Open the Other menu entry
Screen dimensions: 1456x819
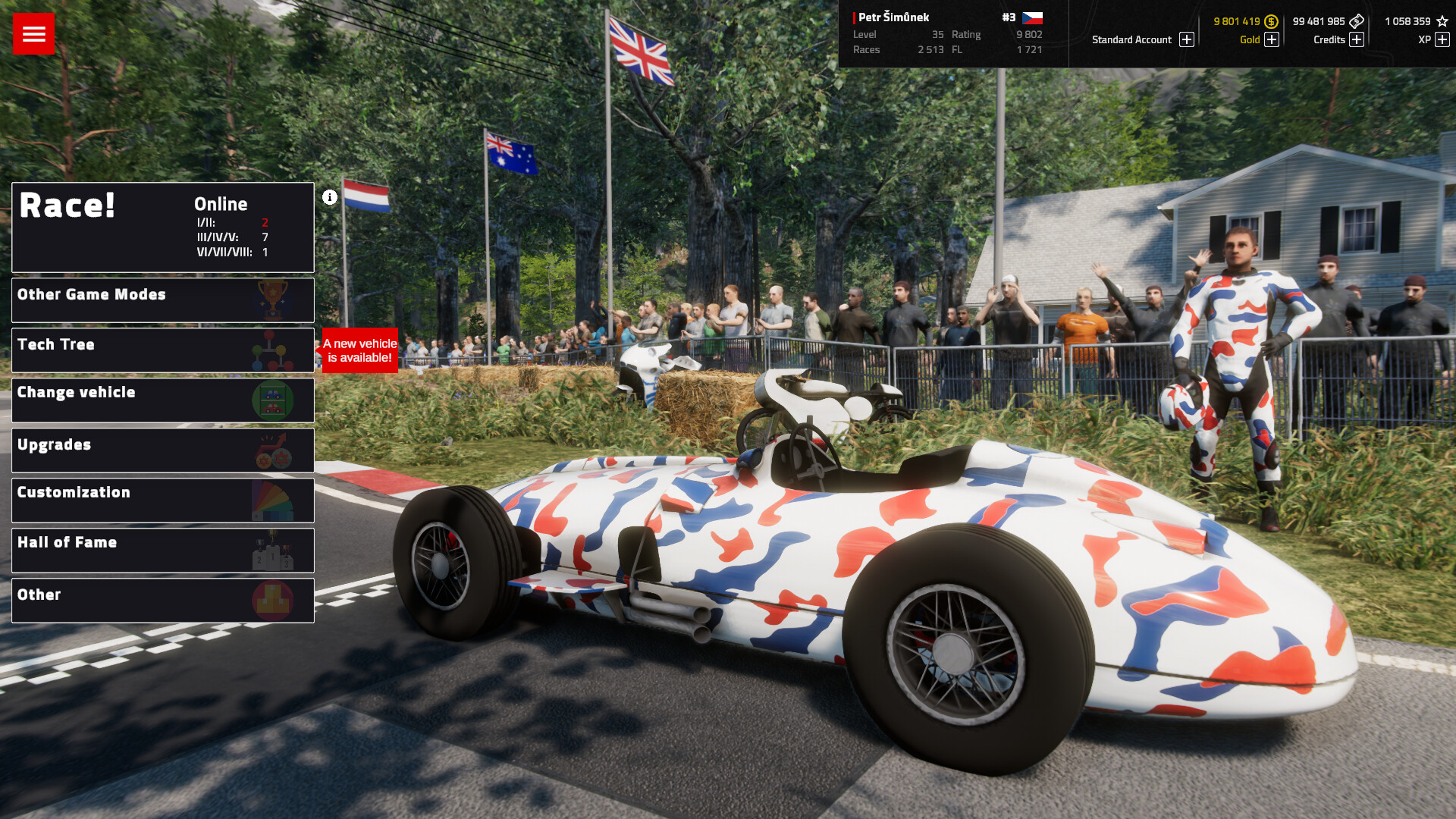pos(162,600)
